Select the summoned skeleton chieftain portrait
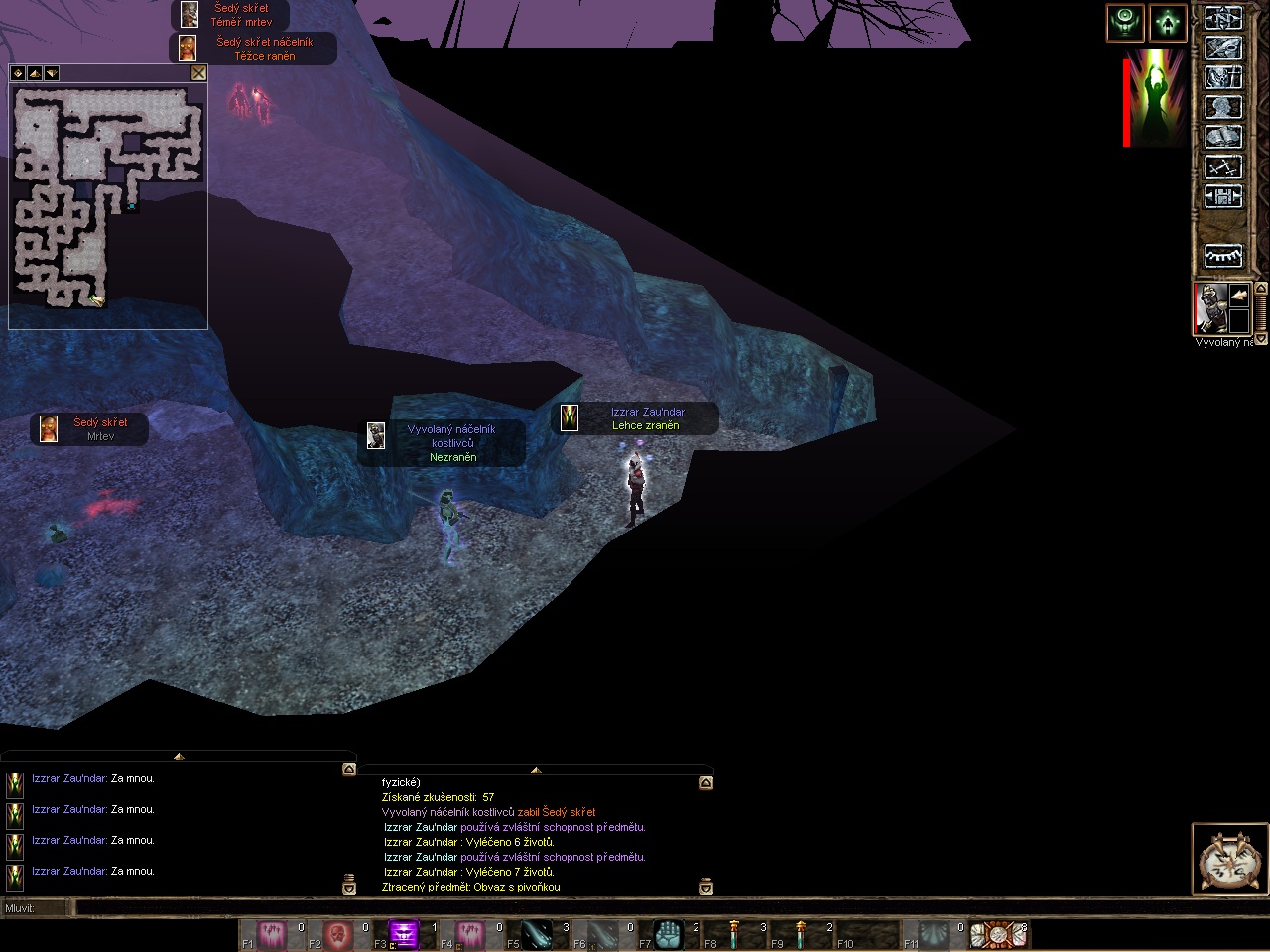This screenshot has height=952, width=1270. point(1209,308)
